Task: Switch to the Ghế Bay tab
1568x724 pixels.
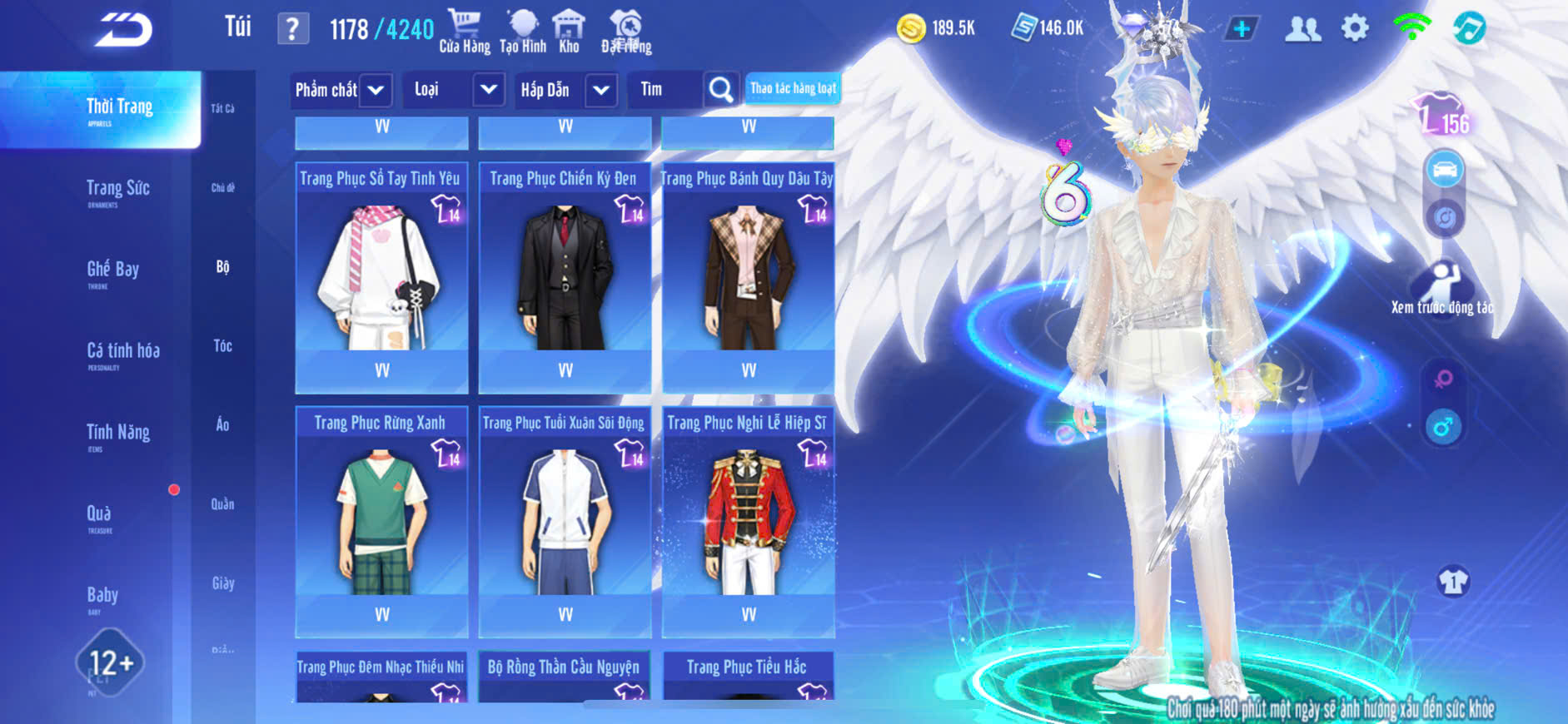Action: pos(112,270)
